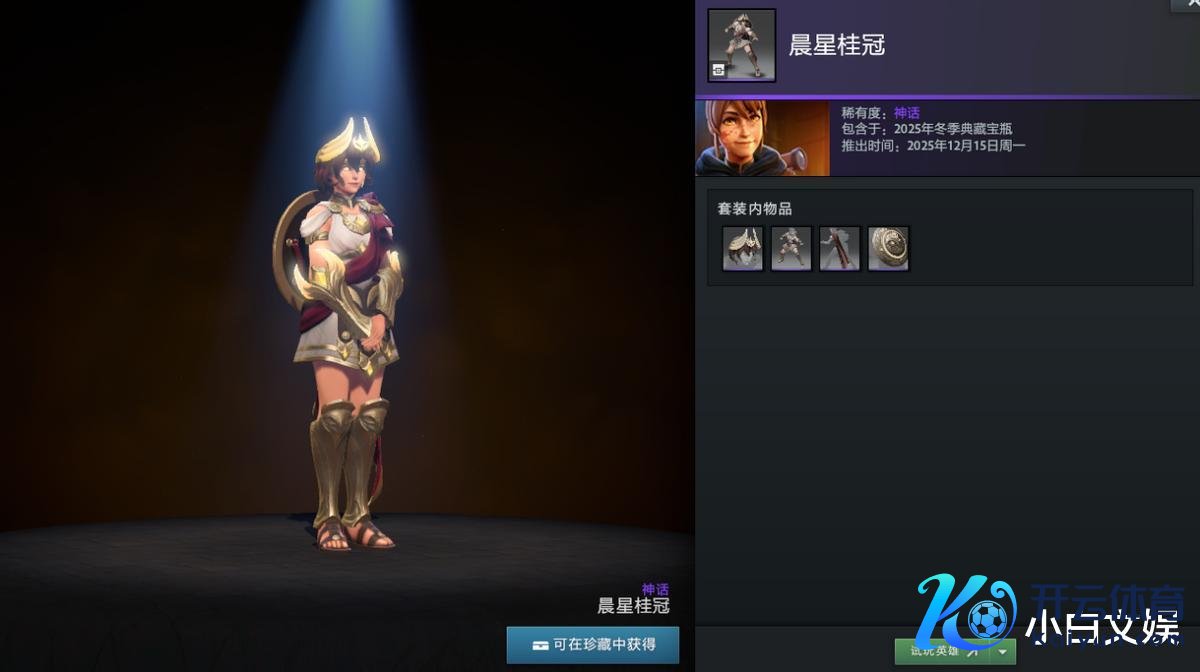Select the round shield set item
This screenshot has height=672, width=1200.
(888, 248)
